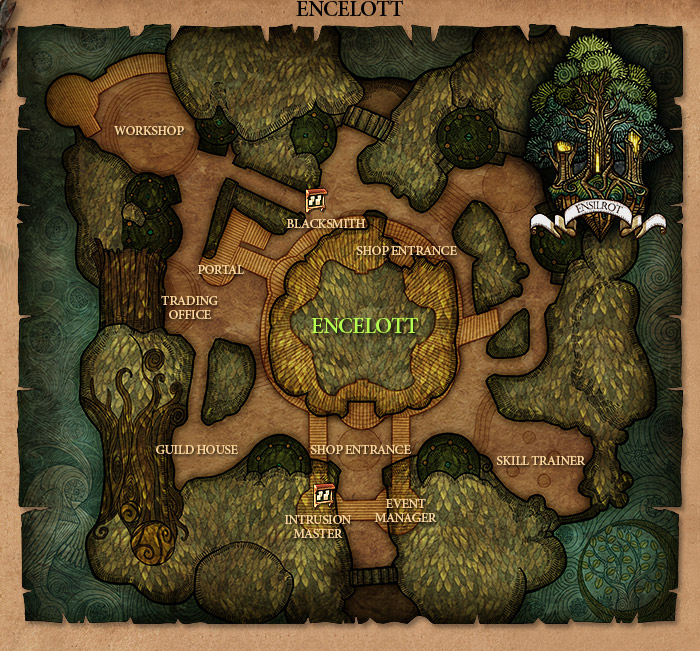This screenshot has height=651, width=700.
Task: Choose the Intrusion Master label
Action: click(317, 526)
